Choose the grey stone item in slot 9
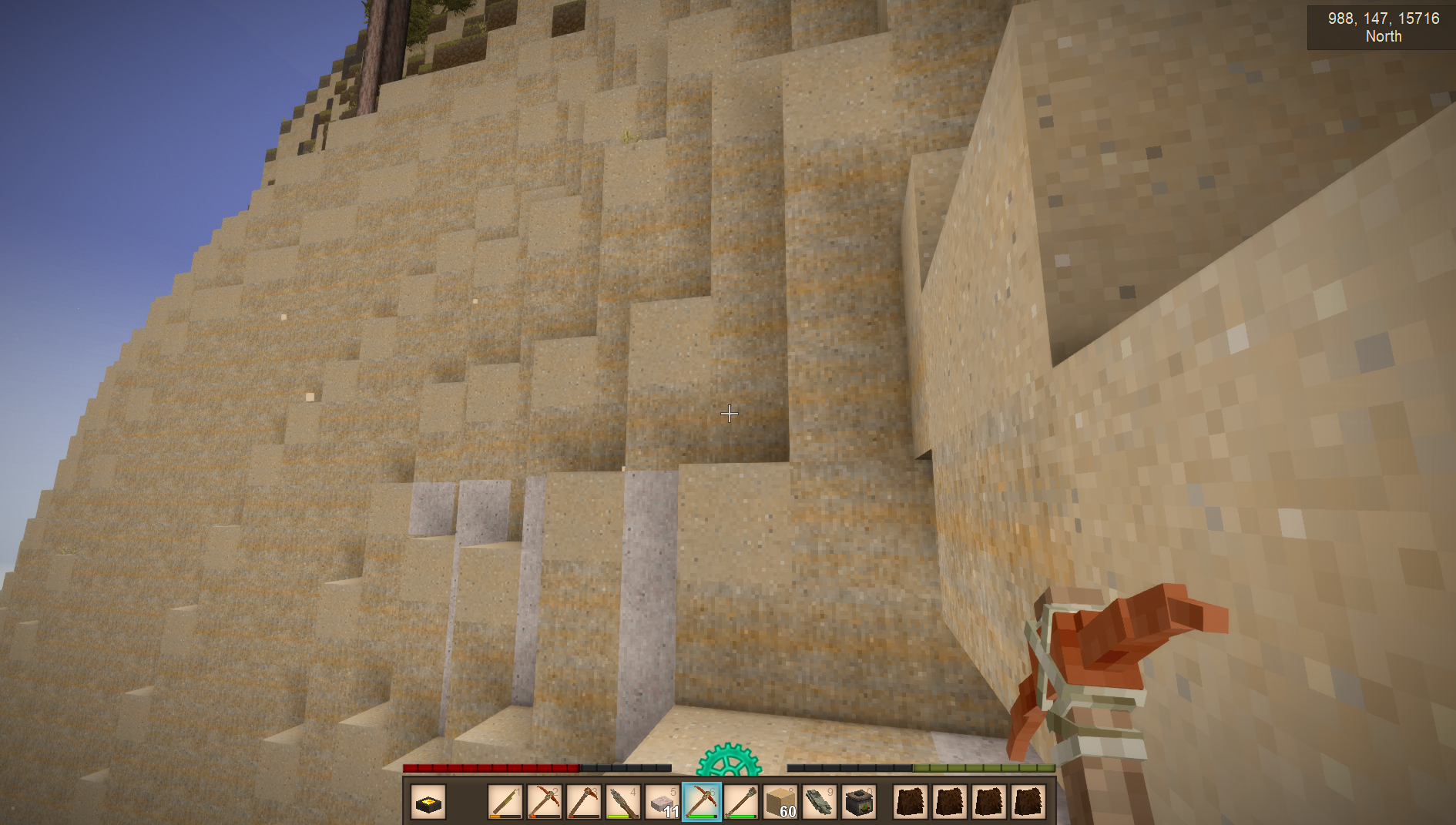 point(820,803)
